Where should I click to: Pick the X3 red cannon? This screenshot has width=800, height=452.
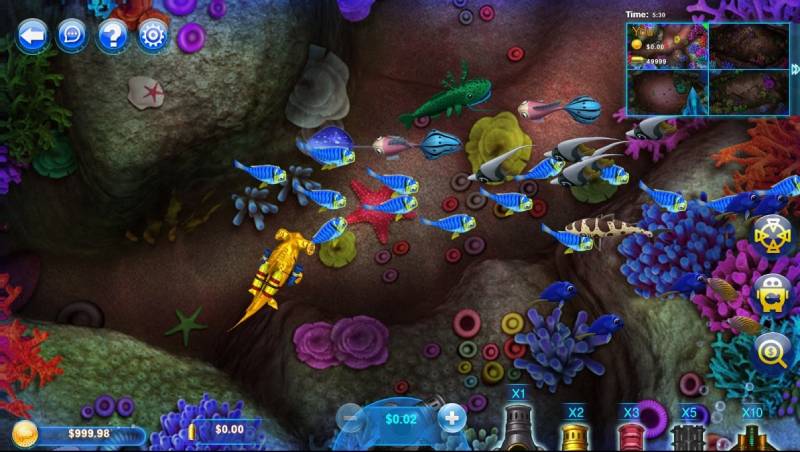coord(630,435)
